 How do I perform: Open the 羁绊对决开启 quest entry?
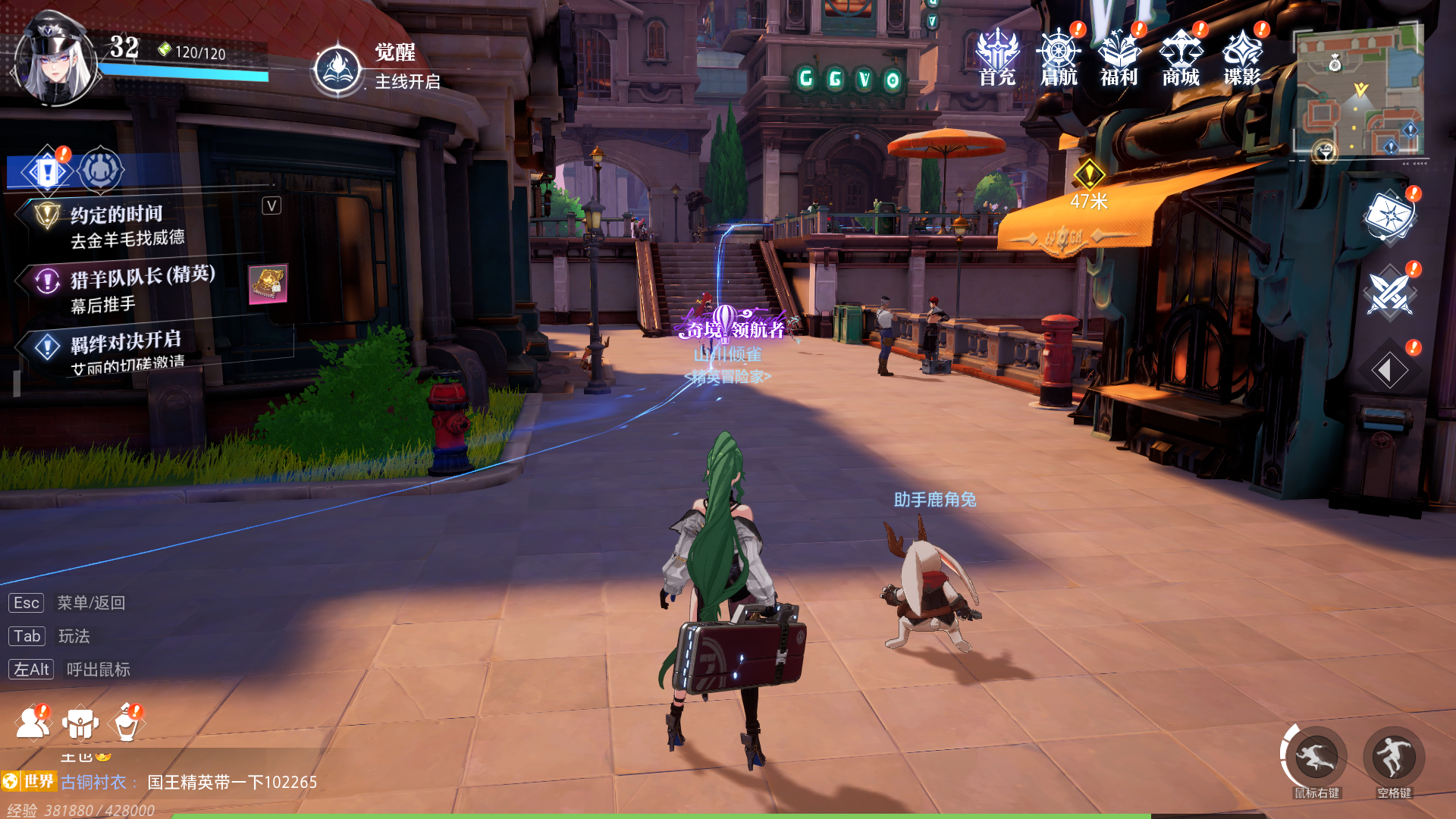(126, 350)
